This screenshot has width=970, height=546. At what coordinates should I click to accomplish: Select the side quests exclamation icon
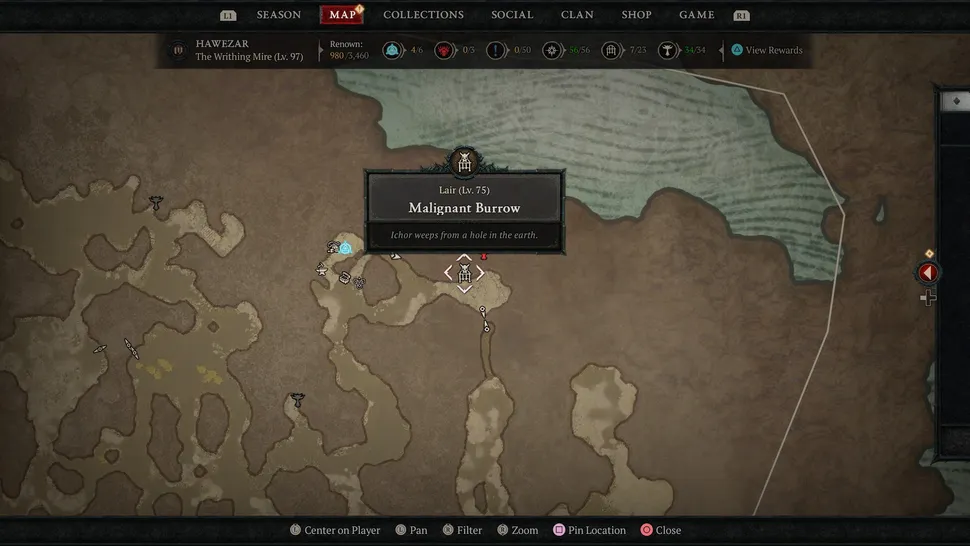[x=496, y=50]
